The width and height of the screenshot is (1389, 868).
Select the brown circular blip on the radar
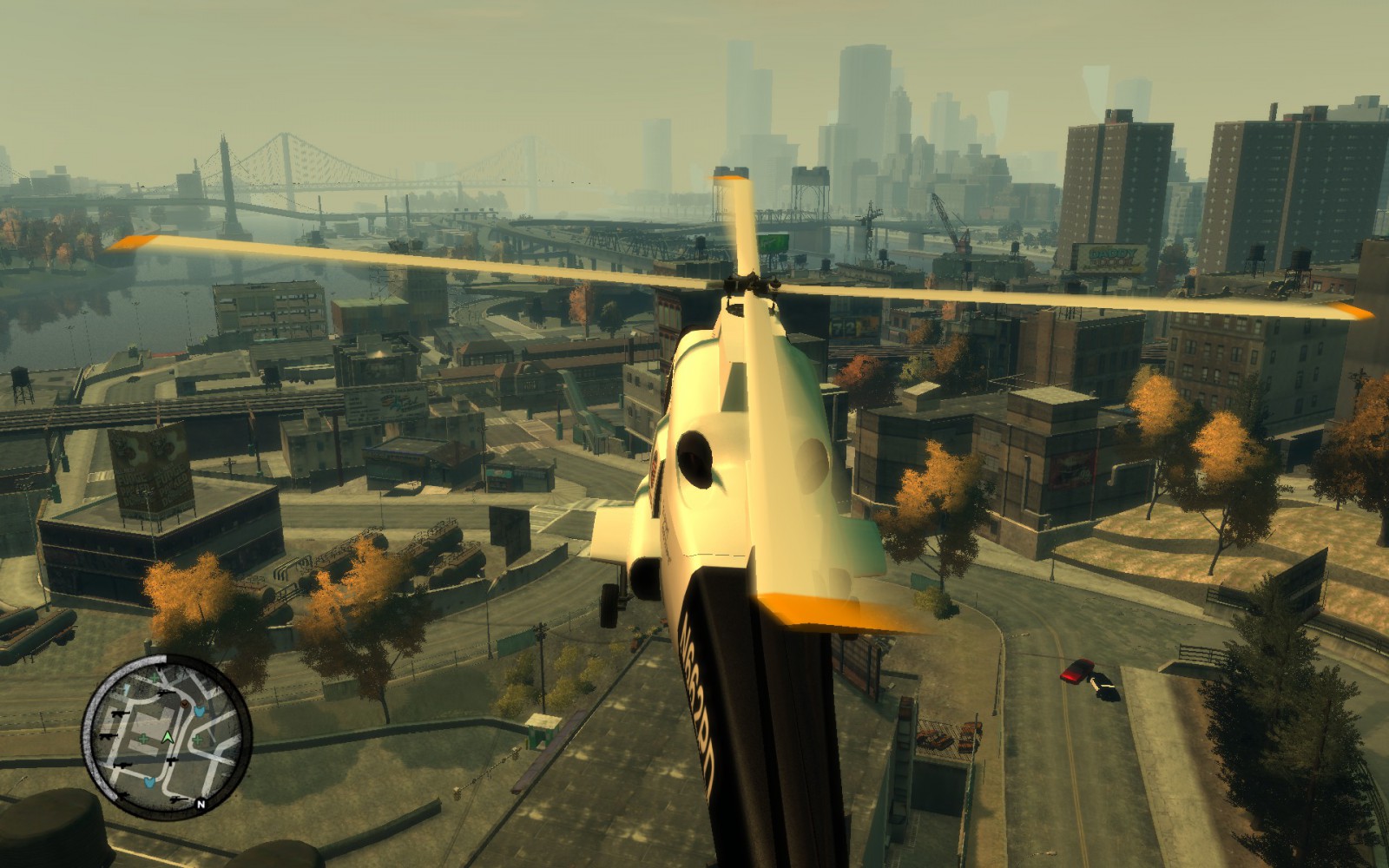[x=185, y=706]
